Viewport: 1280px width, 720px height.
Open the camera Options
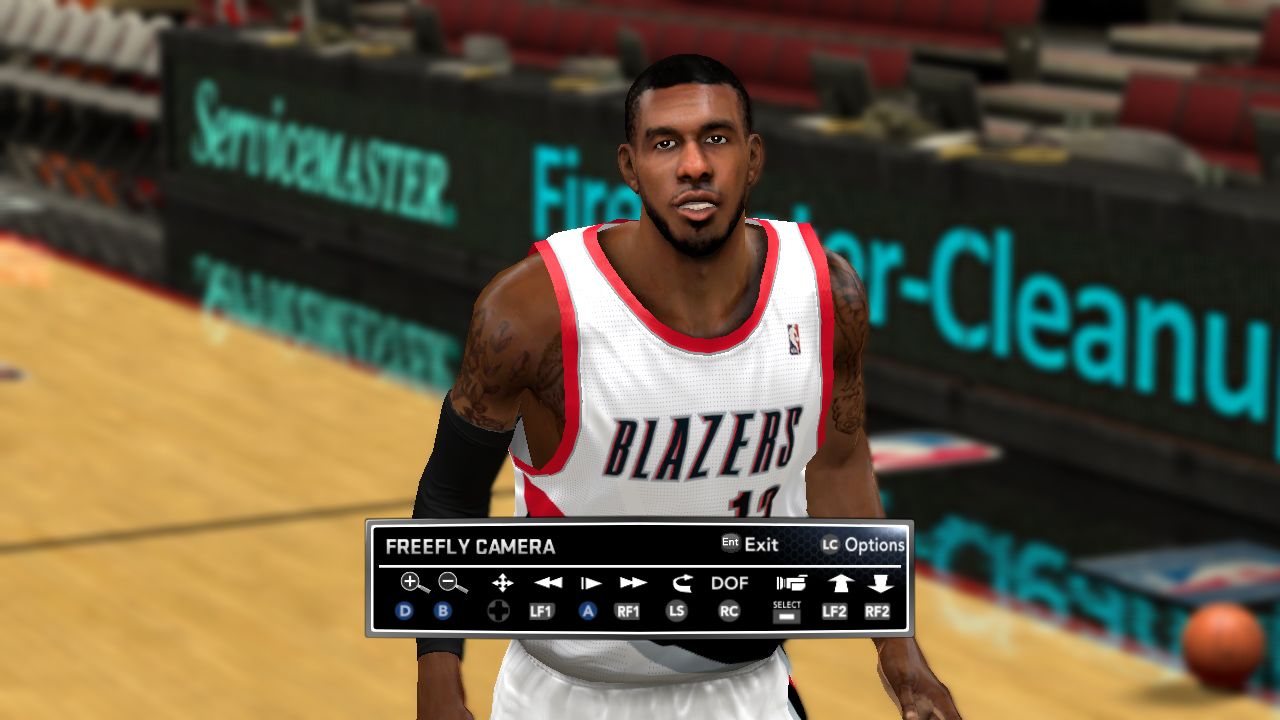[x=864, y=545]
